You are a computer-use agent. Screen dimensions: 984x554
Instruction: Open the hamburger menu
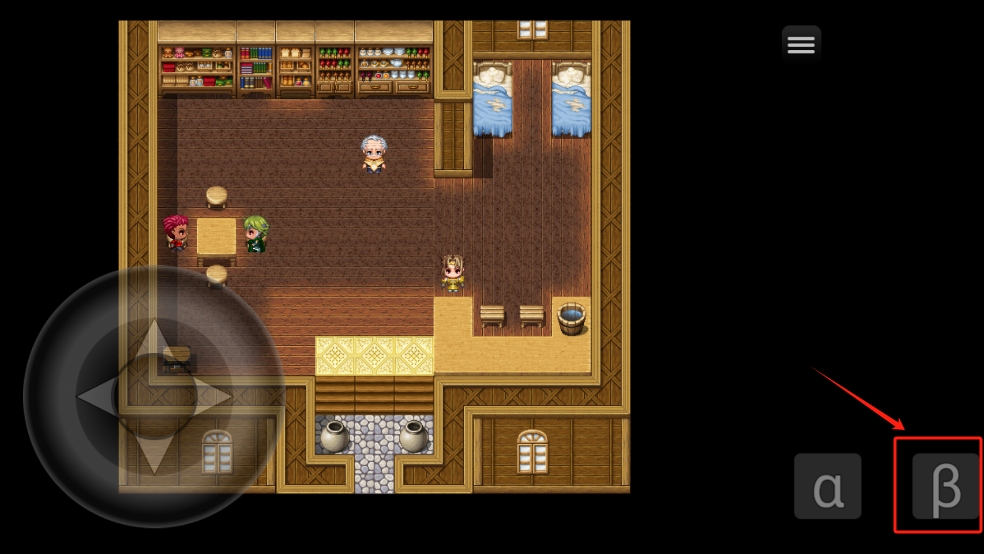(x=800, y=44)
